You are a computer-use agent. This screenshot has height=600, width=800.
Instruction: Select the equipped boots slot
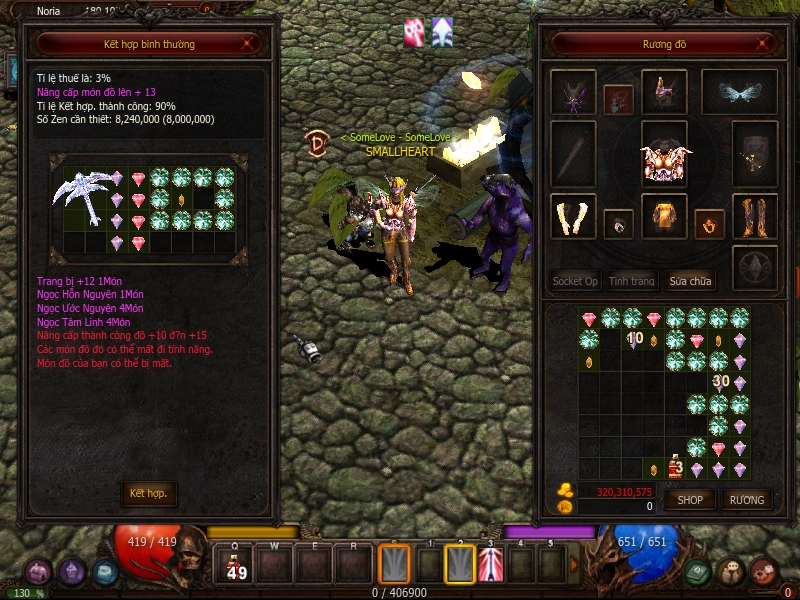coord(755,216)
